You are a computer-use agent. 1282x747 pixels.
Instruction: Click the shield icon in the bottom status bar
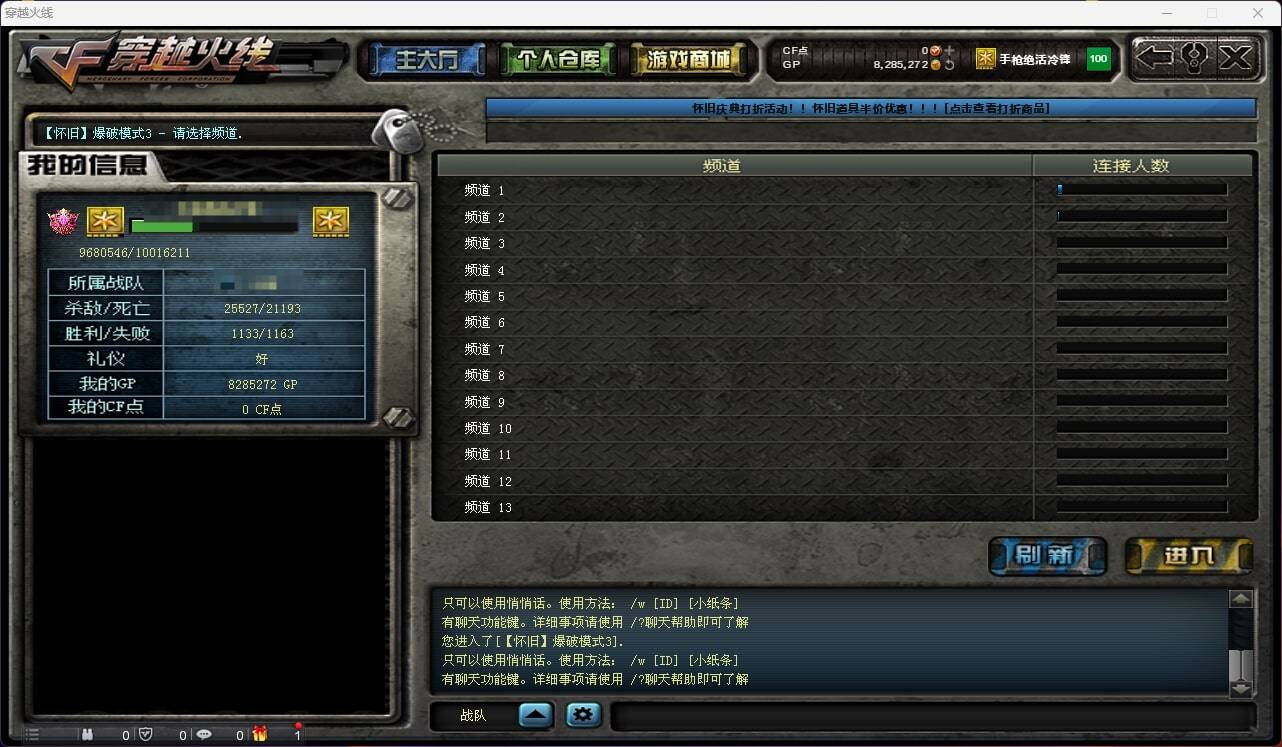coord(144,735)
